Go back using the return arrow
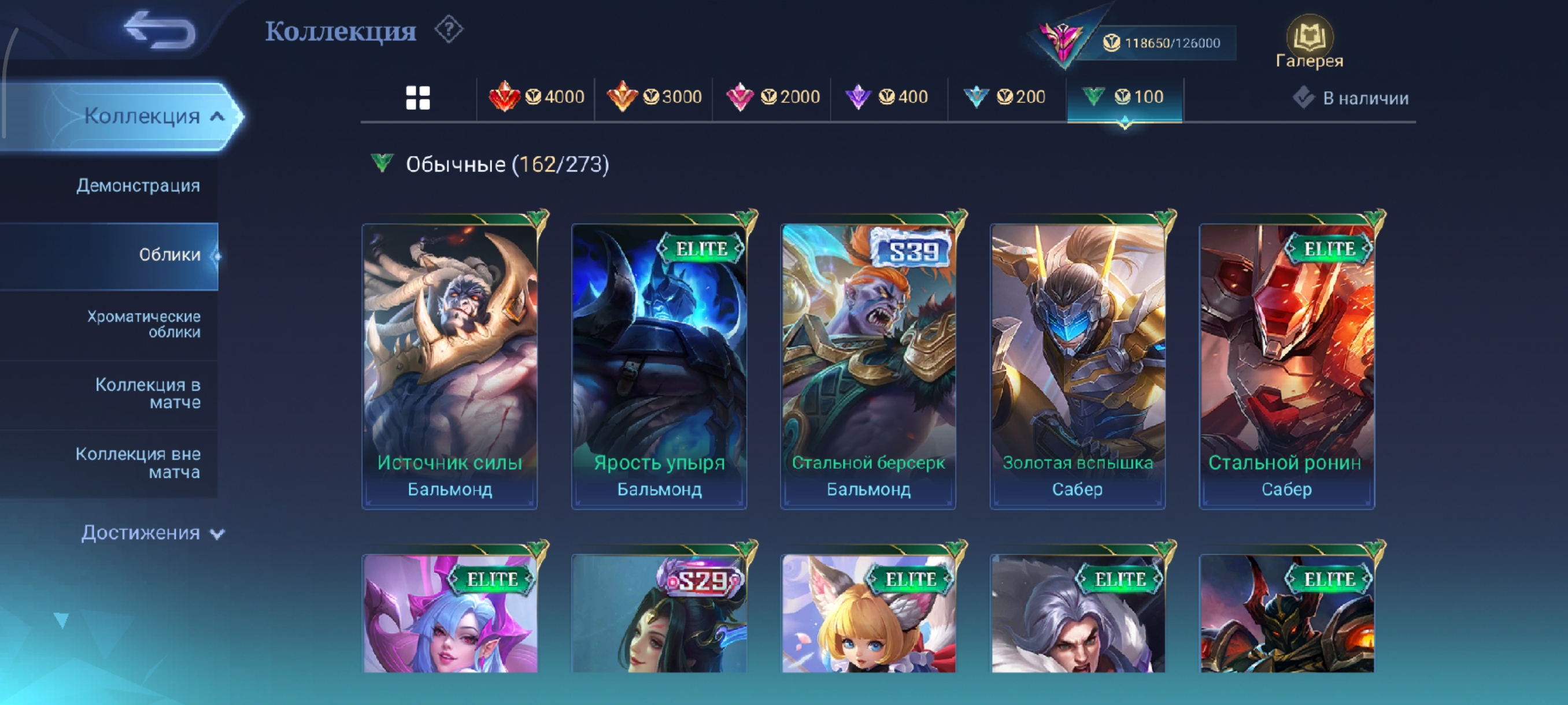 pyautogui.click(x=160, y=31)
